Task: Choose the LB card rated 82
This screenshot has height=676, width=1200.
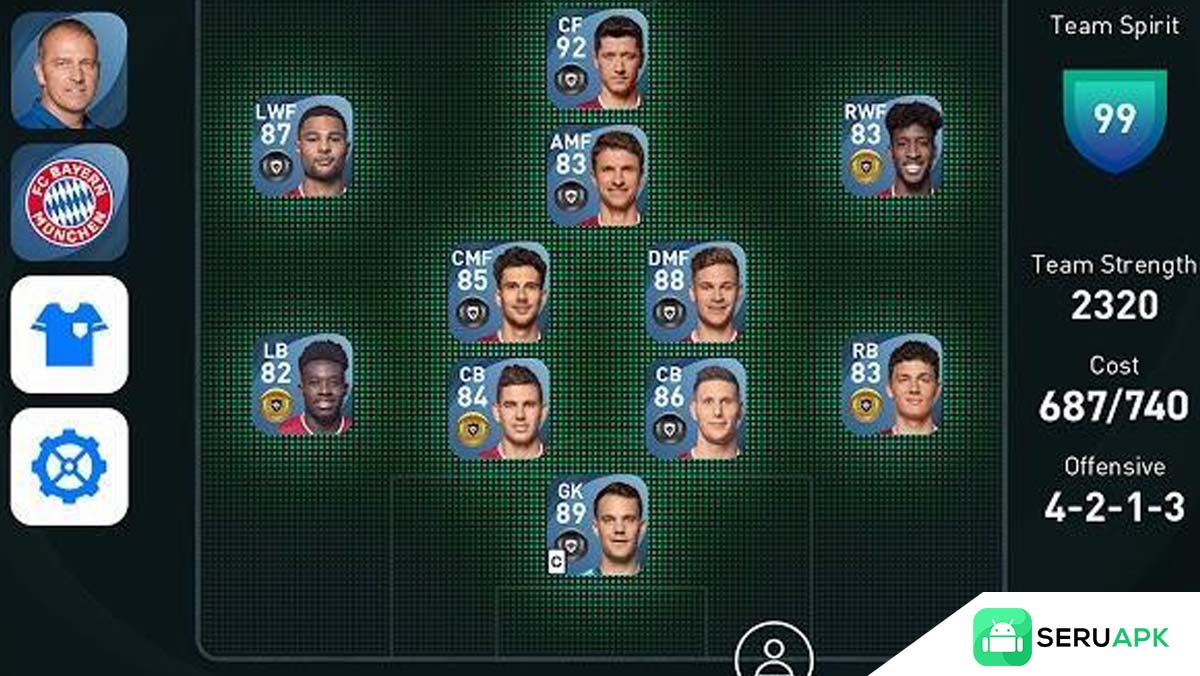Action: point(303,384)
